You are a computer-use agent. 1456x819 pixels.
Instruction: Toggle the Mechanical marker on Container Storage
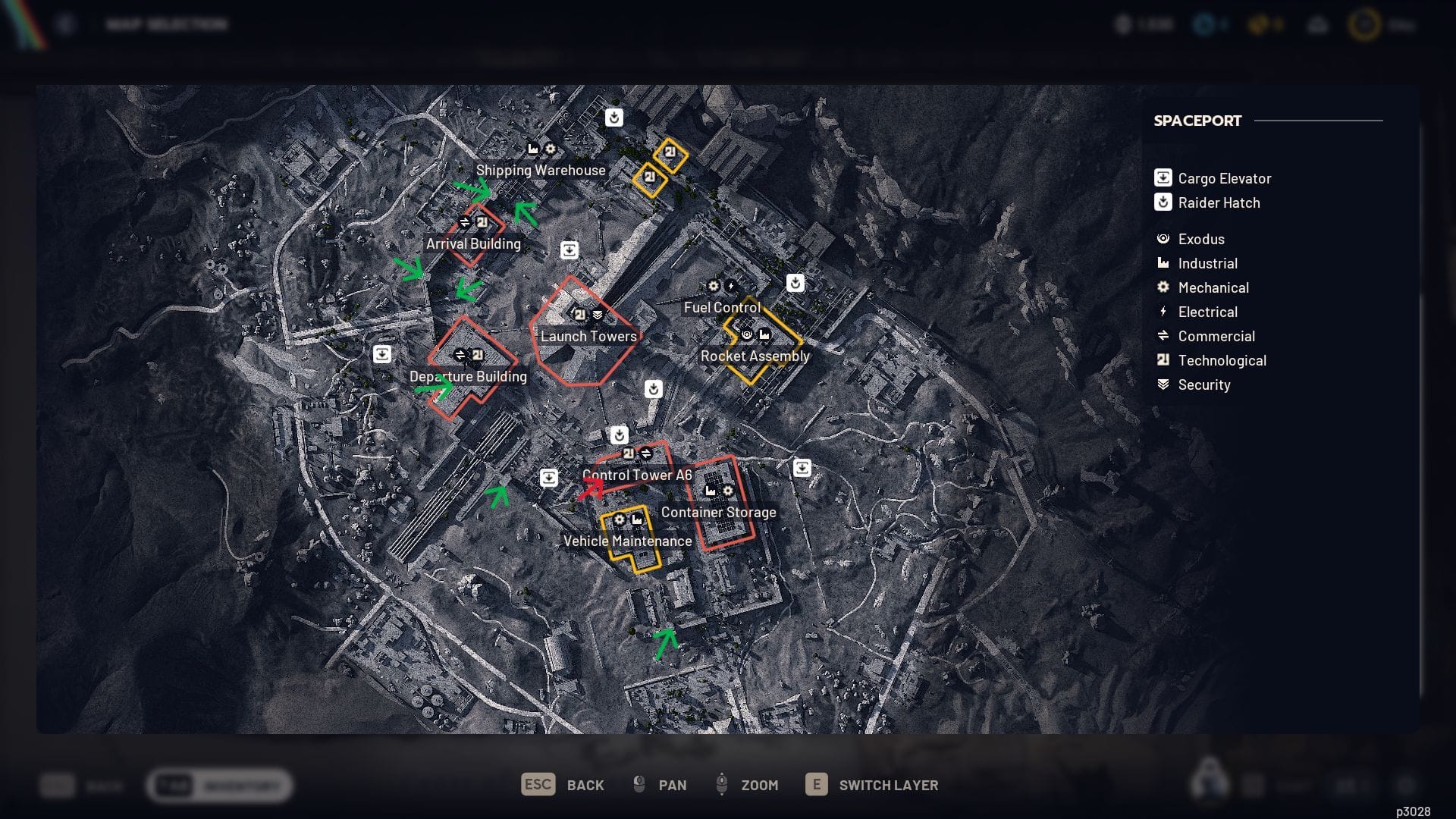click(x=728, y=491)
